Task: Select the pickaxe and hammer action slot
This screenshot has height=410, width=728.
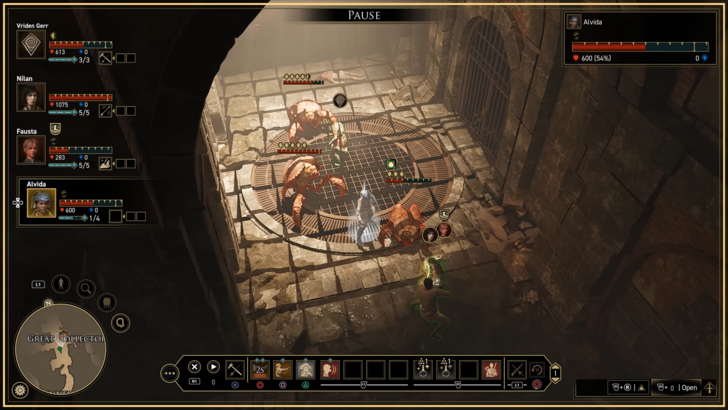Action: pyautogui.click(x=235, y=370)
